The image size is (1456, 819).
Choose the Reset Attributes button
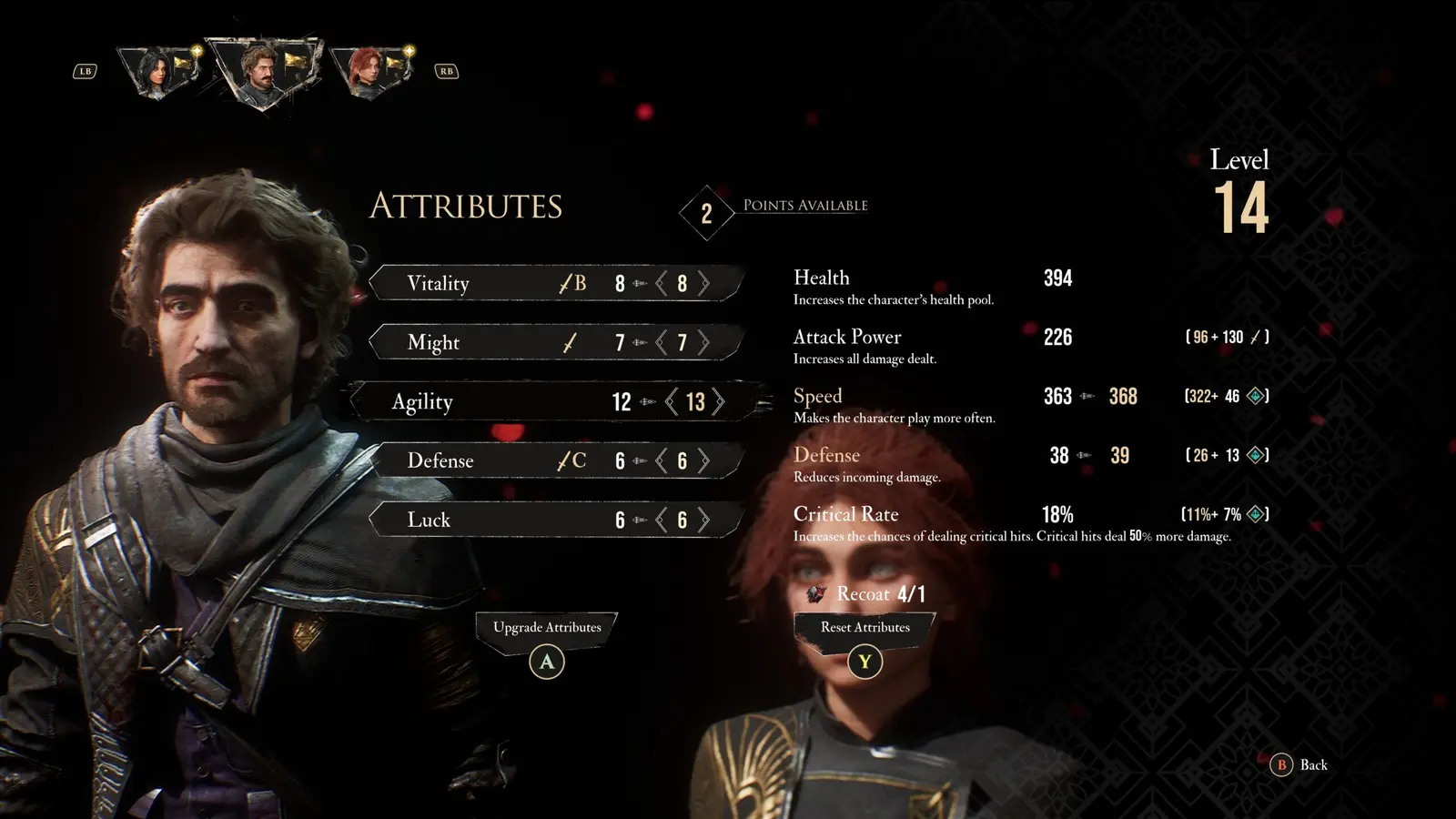(x=864, y=628)
